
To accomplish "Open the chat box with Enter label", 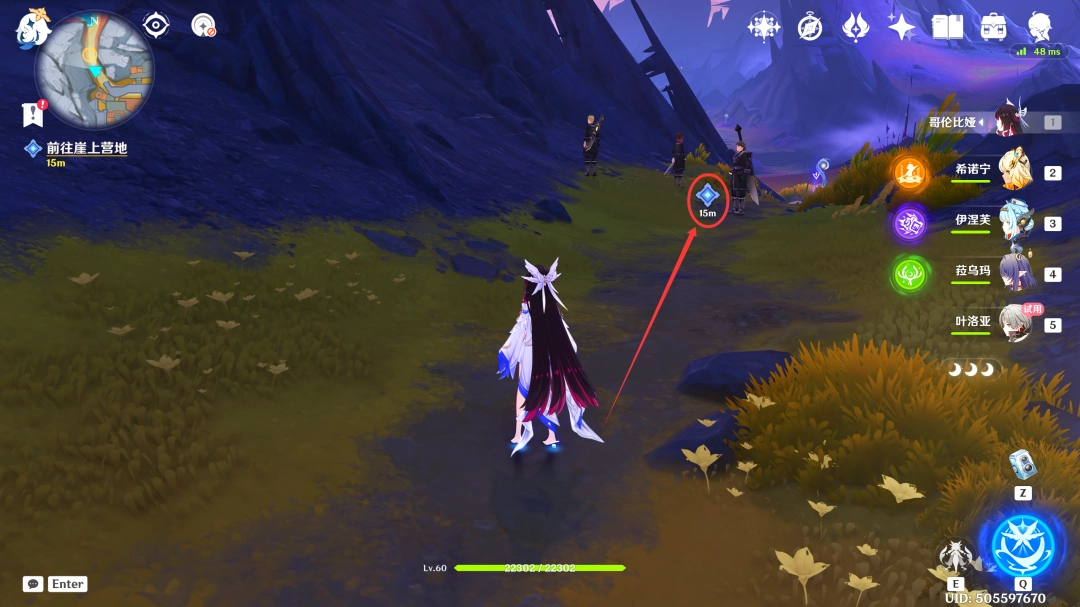I will click(x=55, y=584).
